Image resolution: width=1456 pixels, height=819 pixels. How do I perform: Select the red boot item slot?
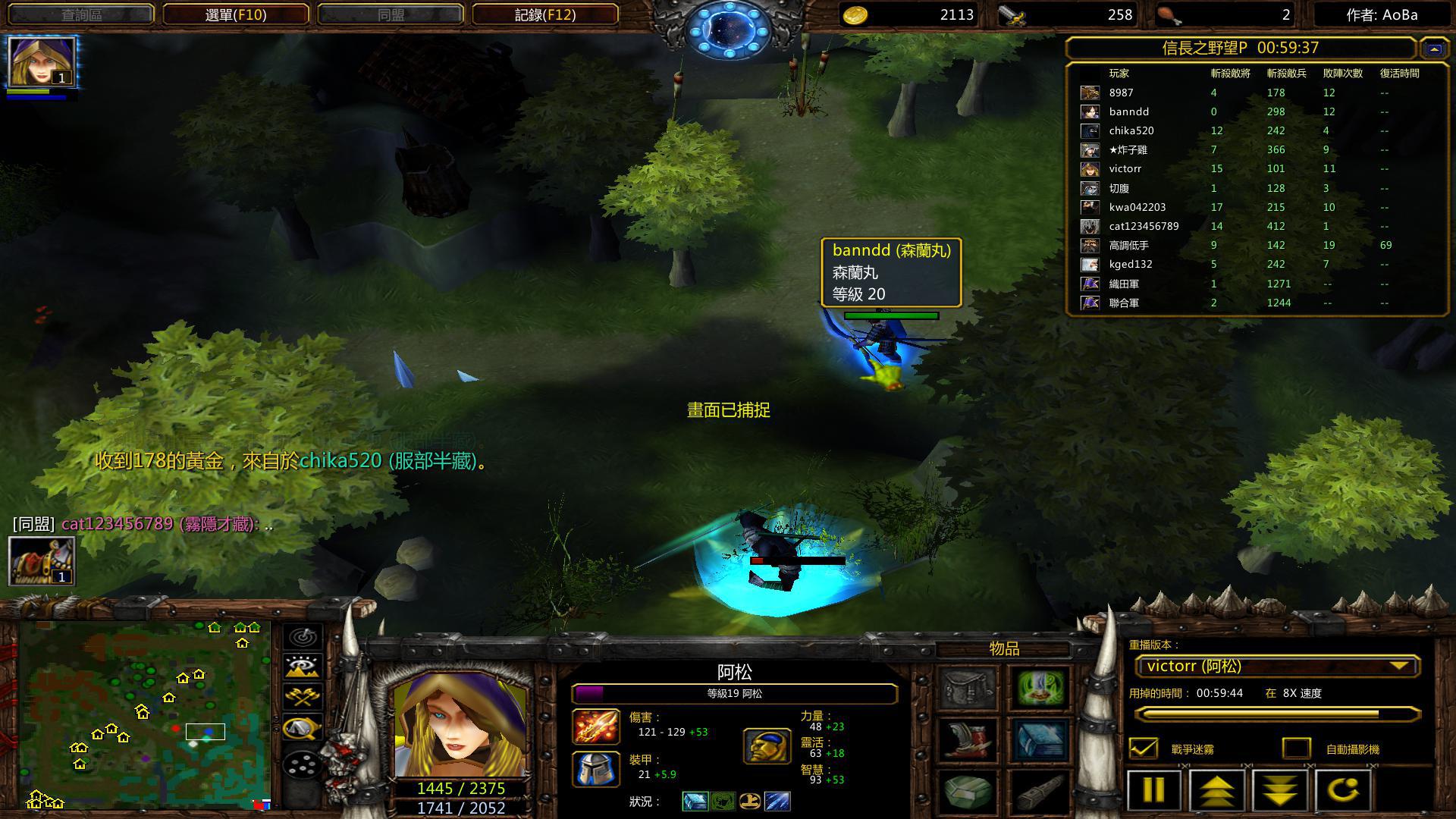tap(968, 740)
